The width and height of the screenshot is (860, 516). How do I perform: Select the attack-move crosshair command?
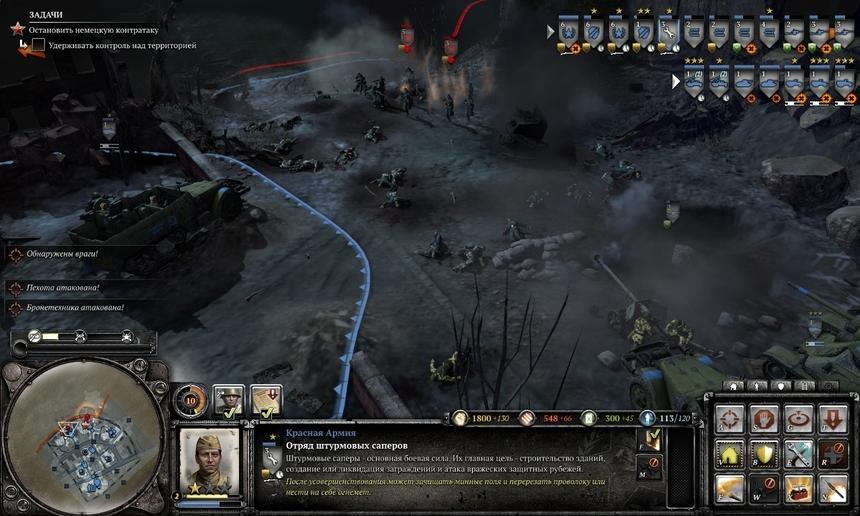[x=729, y=419]
